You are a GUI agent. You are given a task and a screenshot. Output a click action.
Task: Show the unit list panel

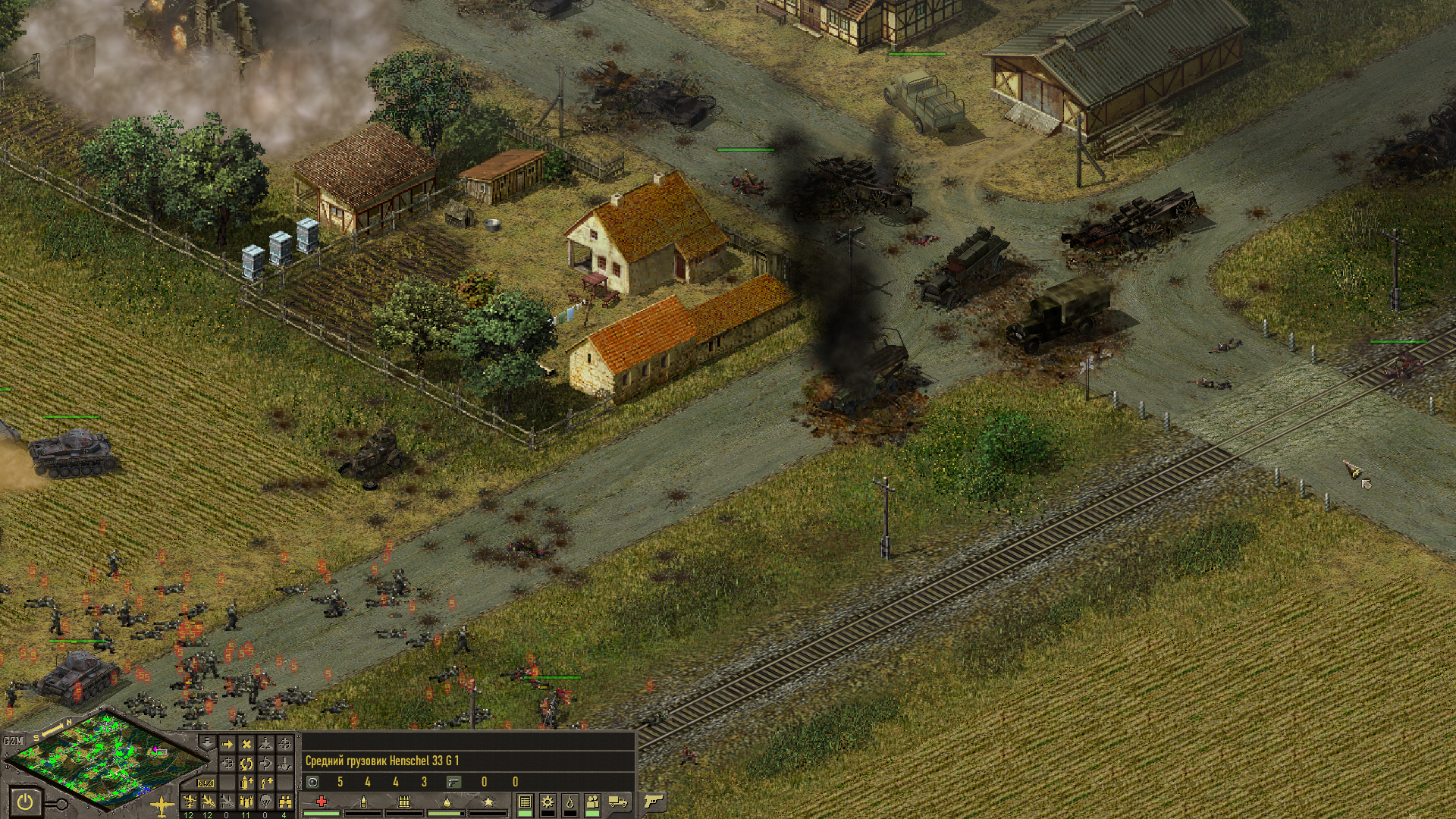[x=524, y=802]
